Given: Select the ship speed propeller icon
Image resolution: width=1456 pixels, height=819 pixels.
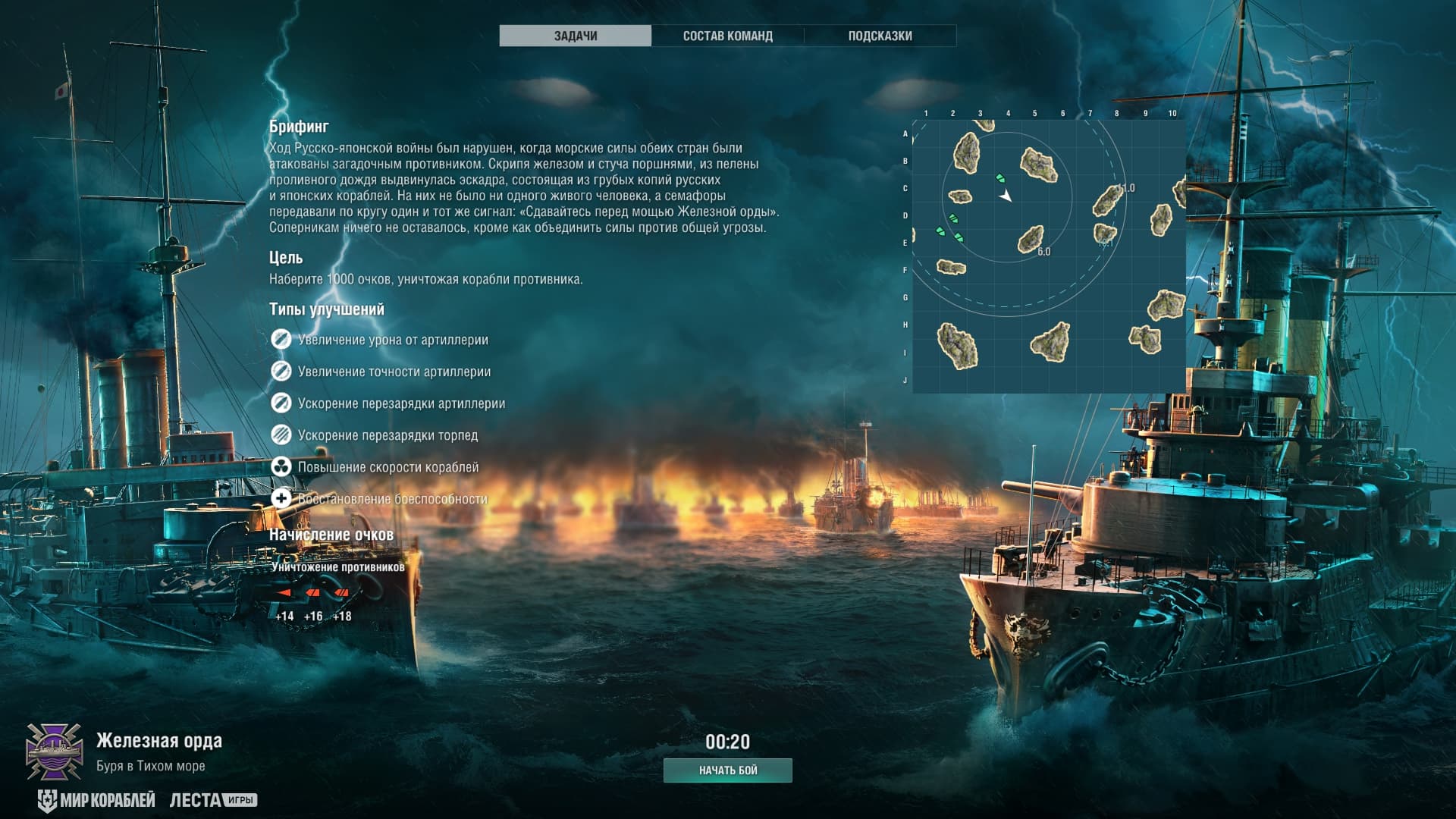Looking at the screenshot, I should [x=281, y=467].
